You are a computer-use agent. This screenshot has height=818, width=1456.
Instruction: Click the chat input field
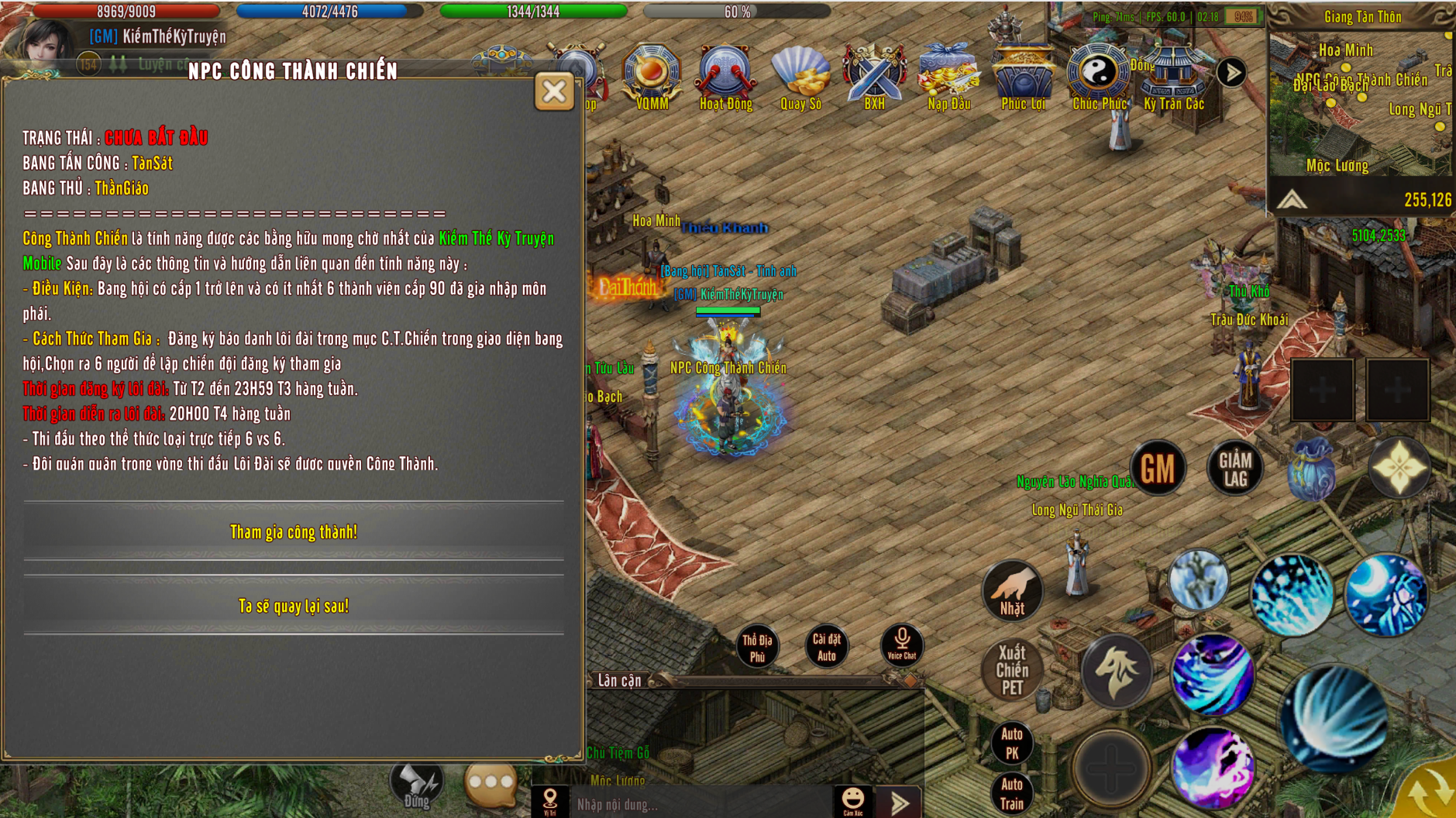697,804
